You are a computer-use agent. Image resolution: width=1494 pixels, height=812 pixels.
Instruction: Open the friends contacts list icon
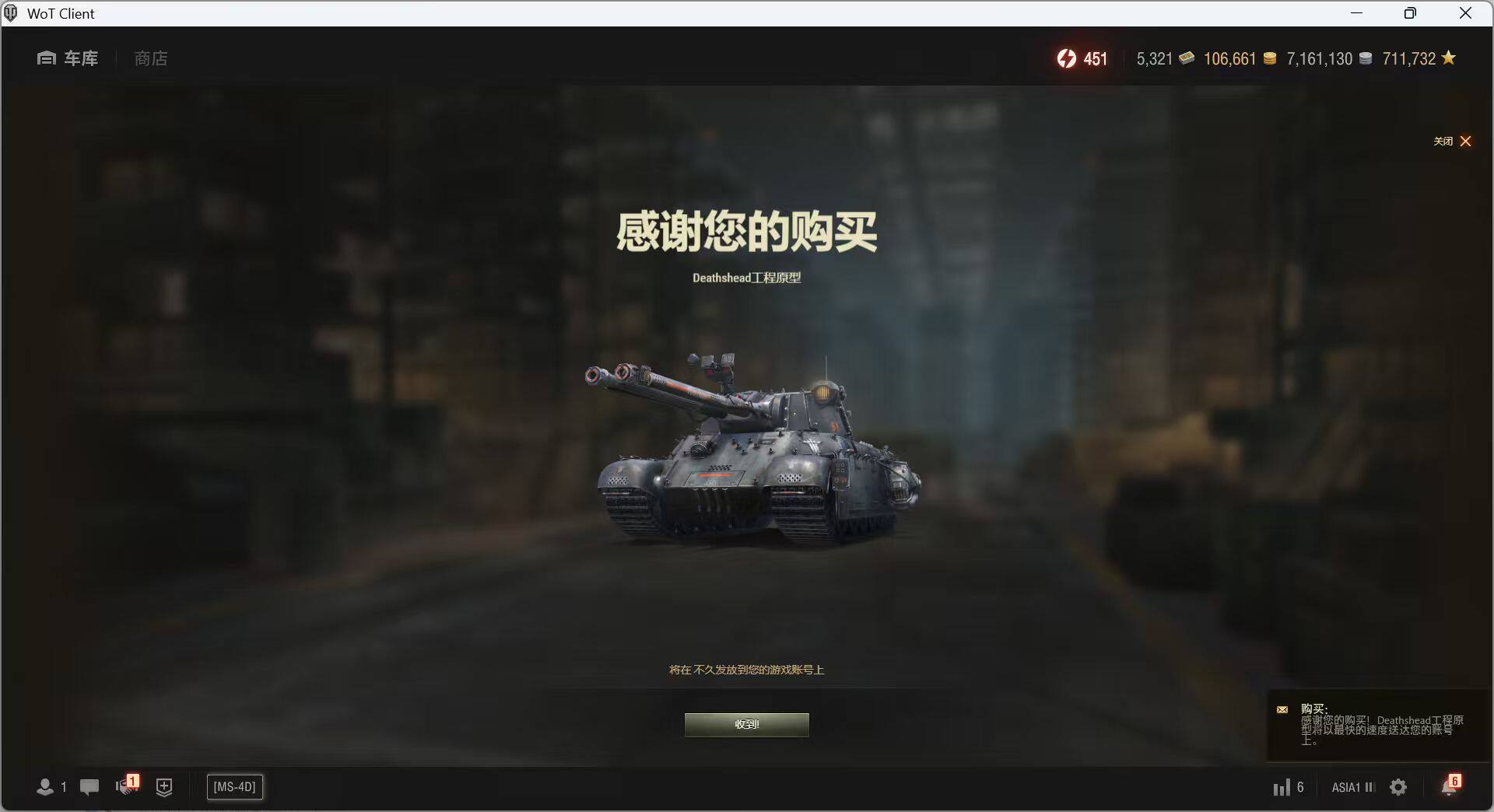tap(45, 787)
